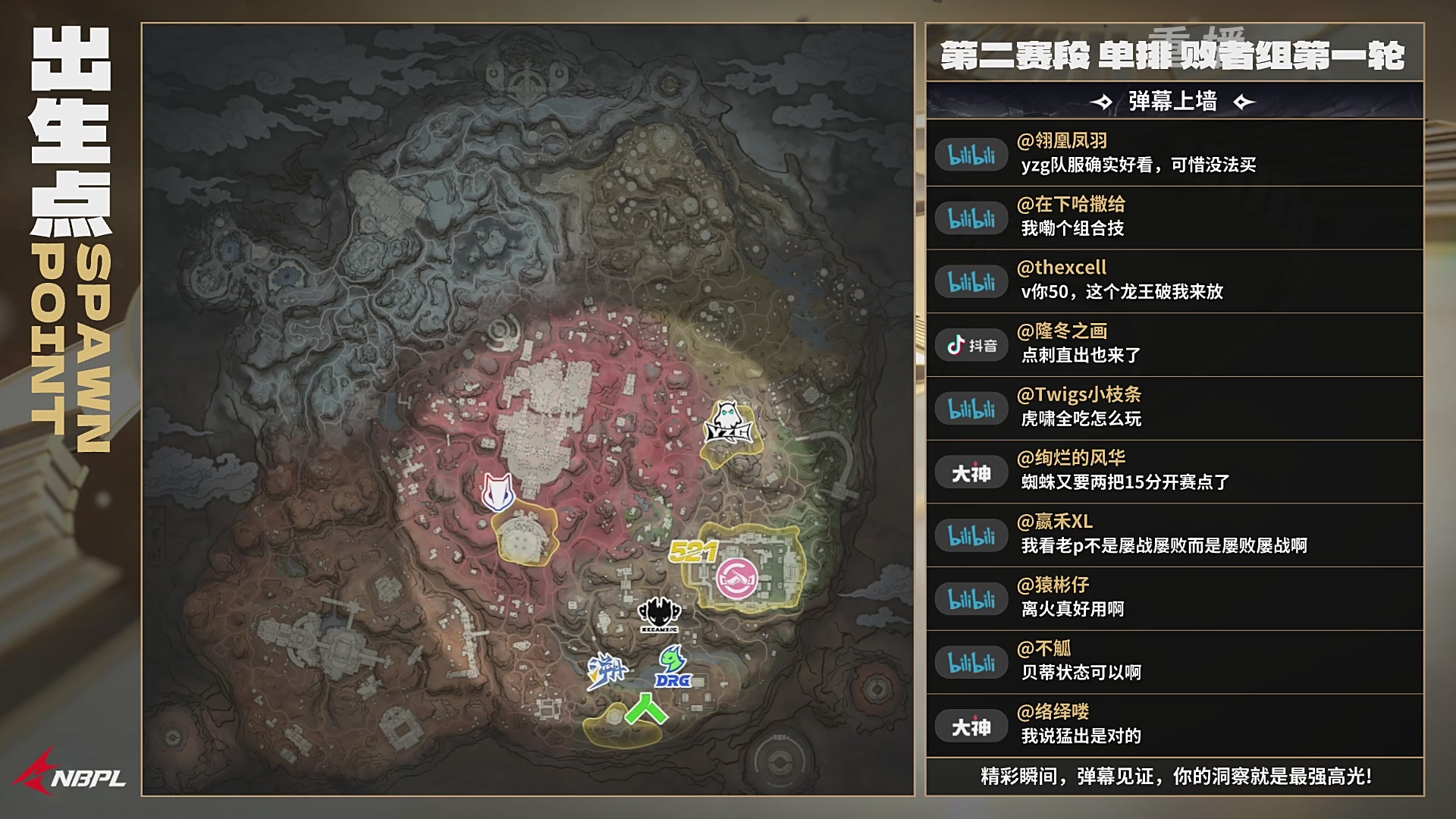This screenshot has height=819, width=1456.
Task: Click the bilibili icon beside @翎凰凤羽
Action: tap(971, 154)
